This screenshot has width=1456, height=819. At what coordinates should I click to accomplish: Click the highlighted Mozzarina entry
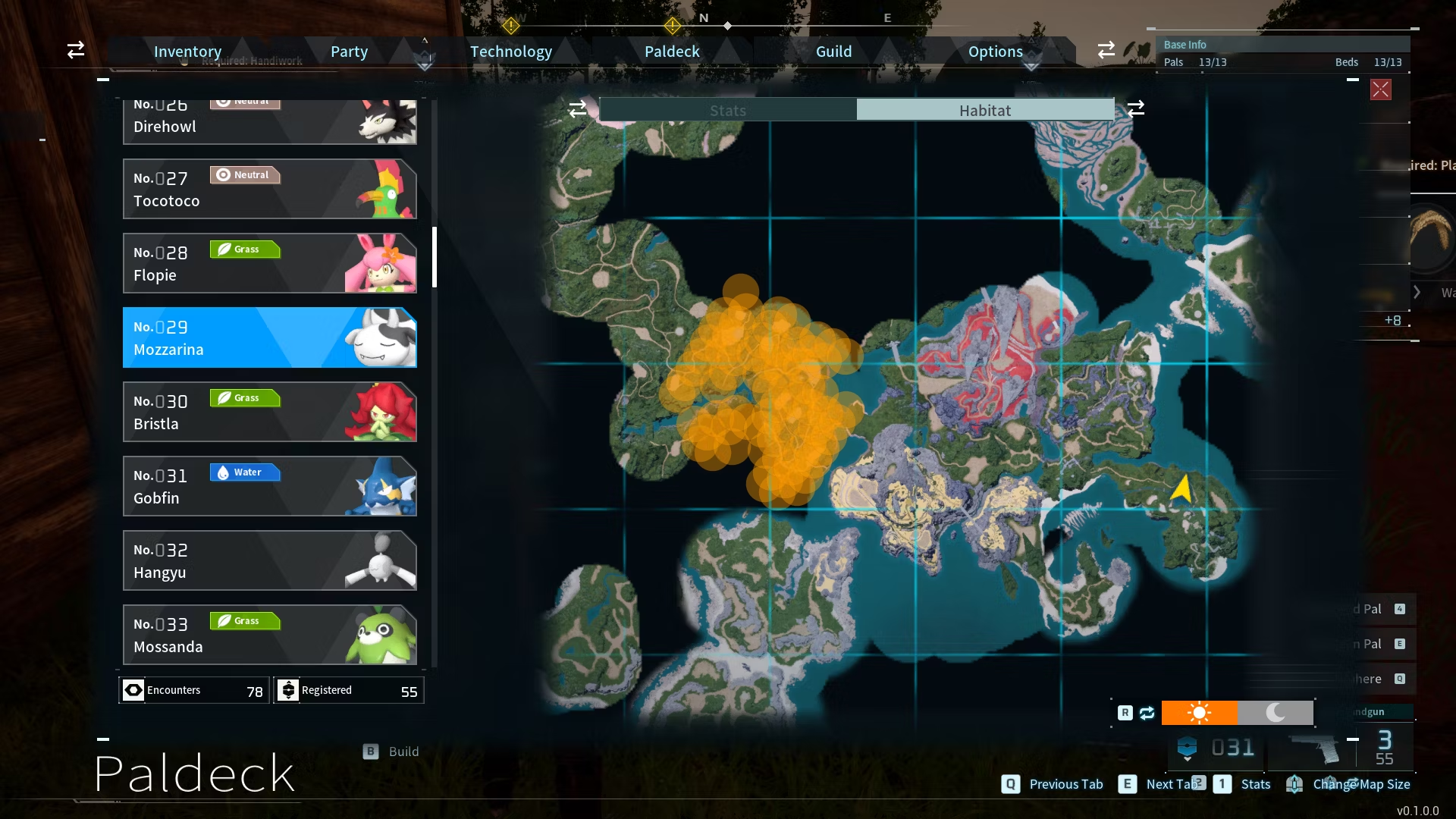tap(269, 337)
